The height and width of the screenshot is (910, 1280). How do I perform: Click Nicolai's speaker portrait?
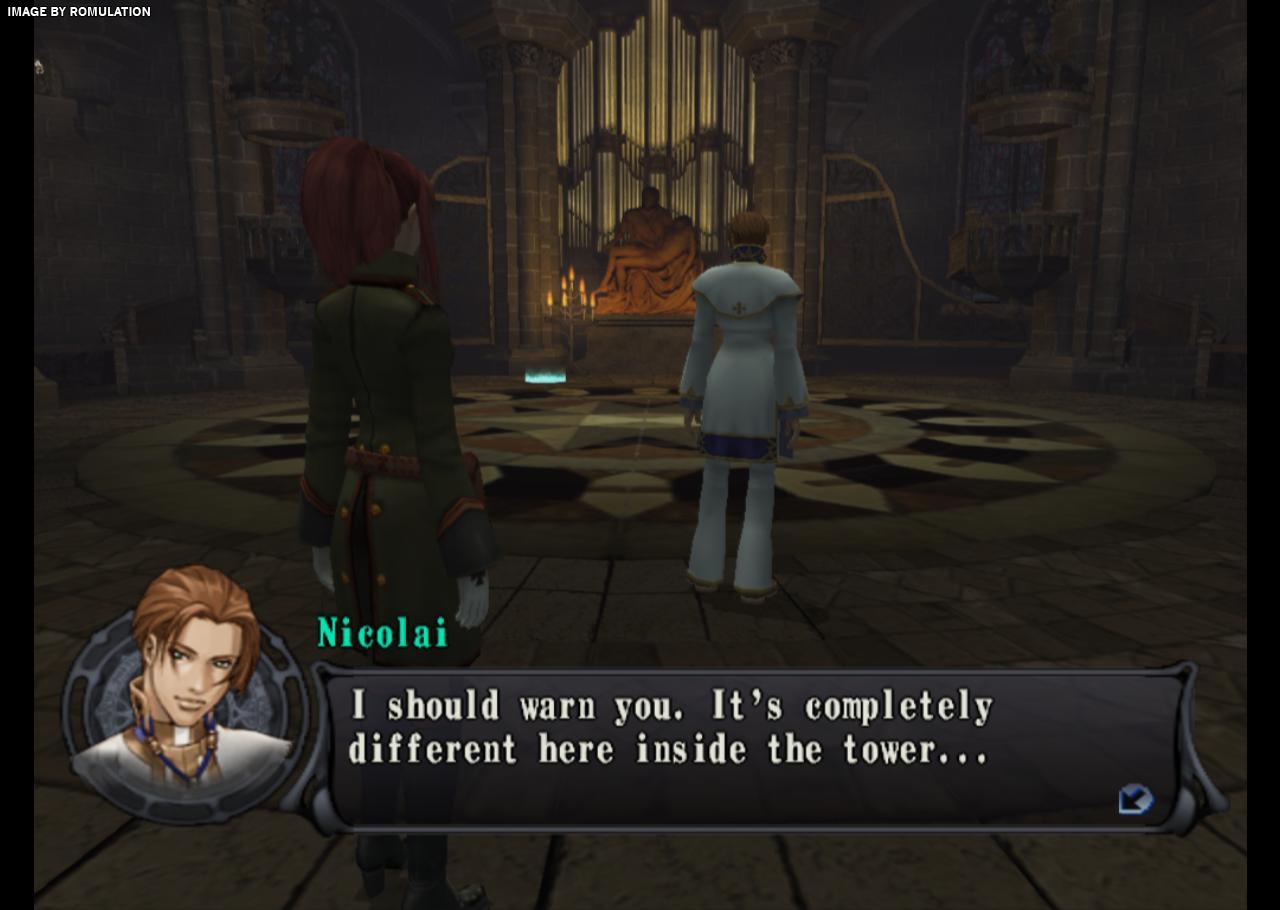coord(186,690)
